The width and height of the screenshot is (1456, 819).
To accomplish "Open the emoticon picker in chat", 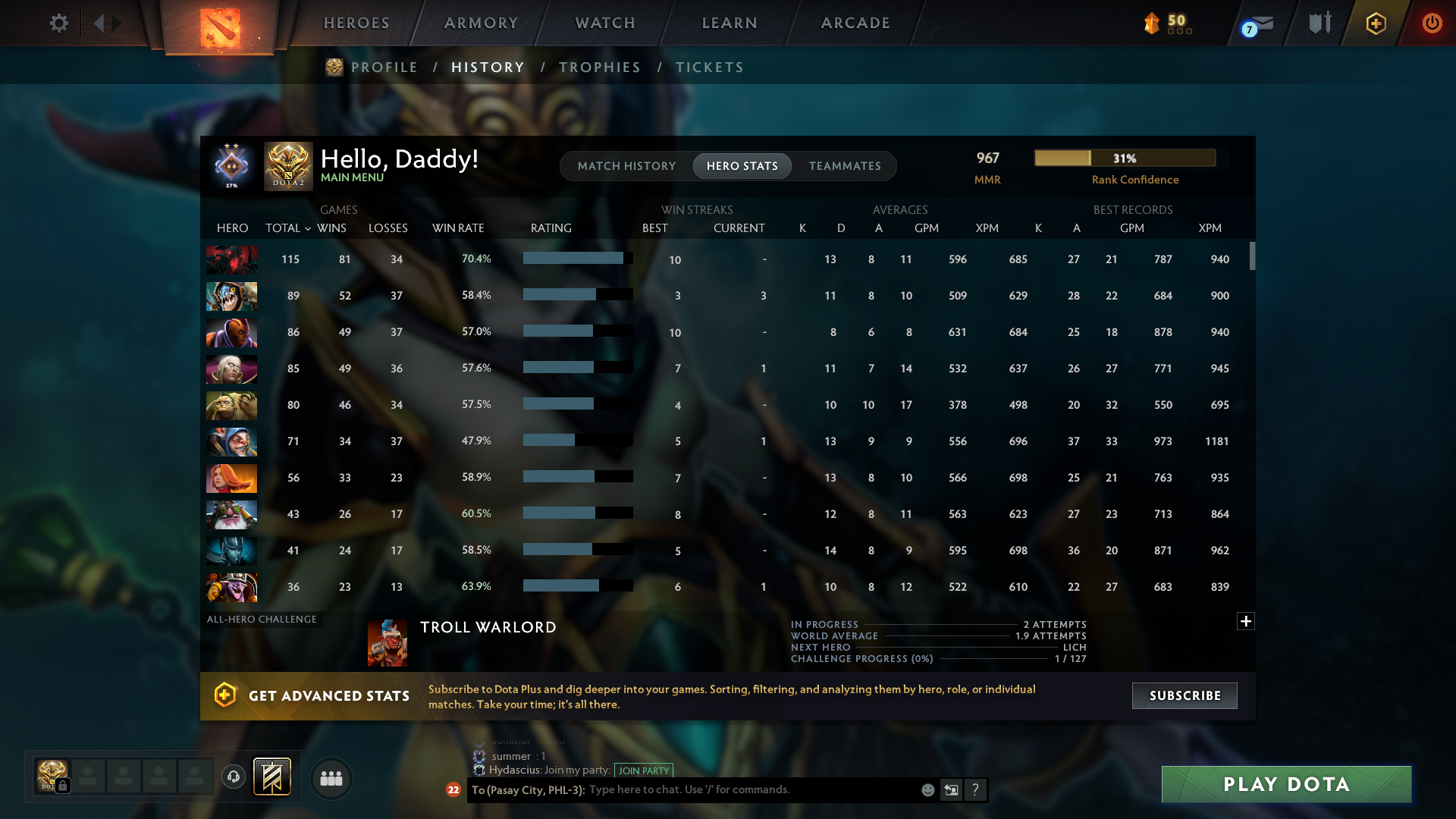I will point(928,790).
